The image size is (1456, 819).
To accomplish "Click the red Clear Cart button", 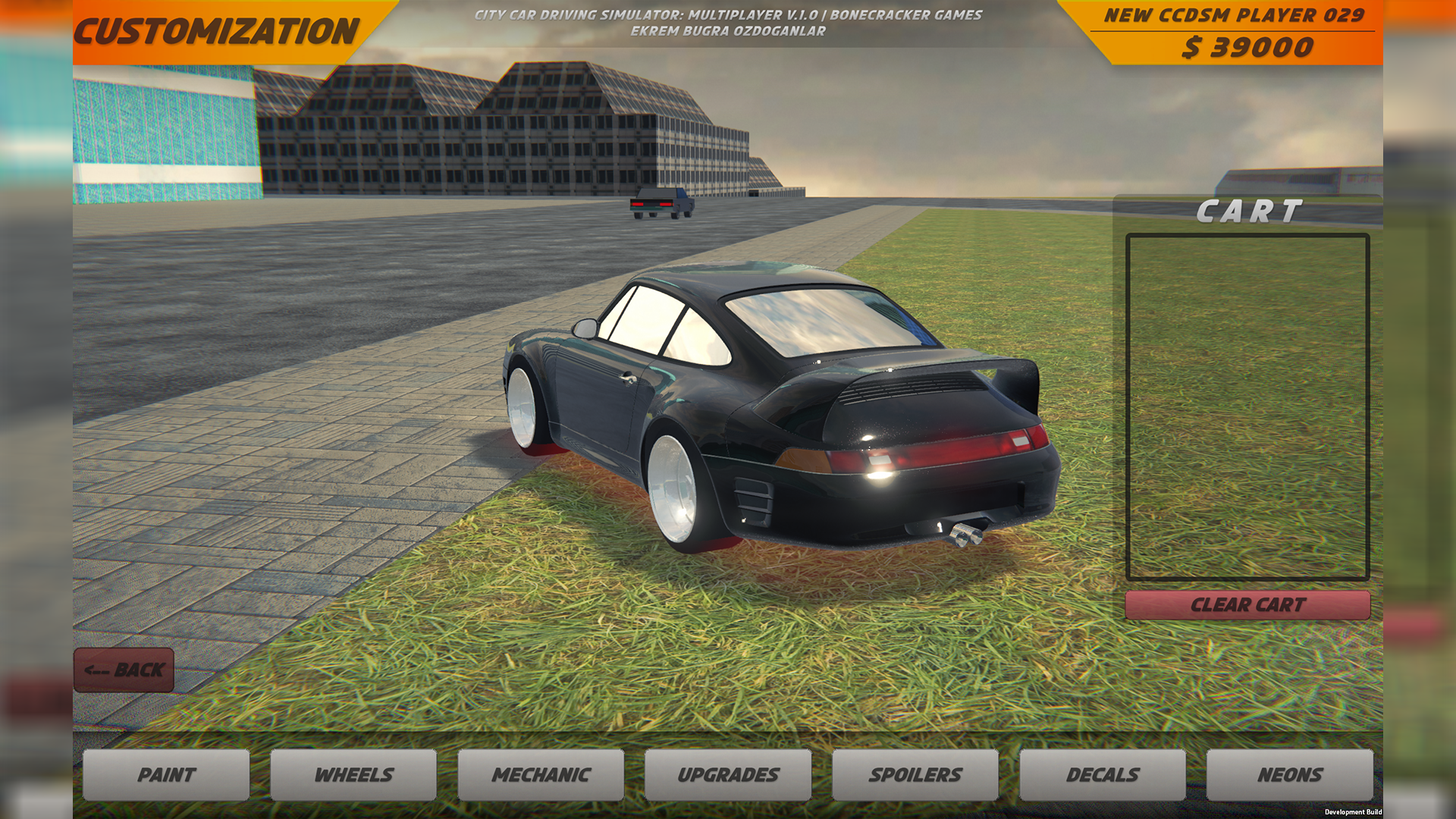I will (1247, 605).
